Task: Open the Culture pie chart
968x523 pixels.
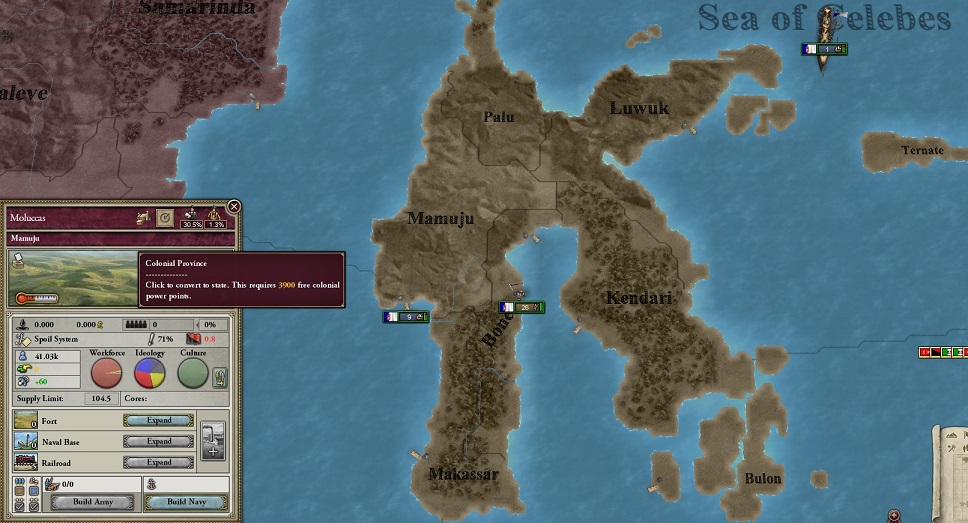Action: point(193,373)
